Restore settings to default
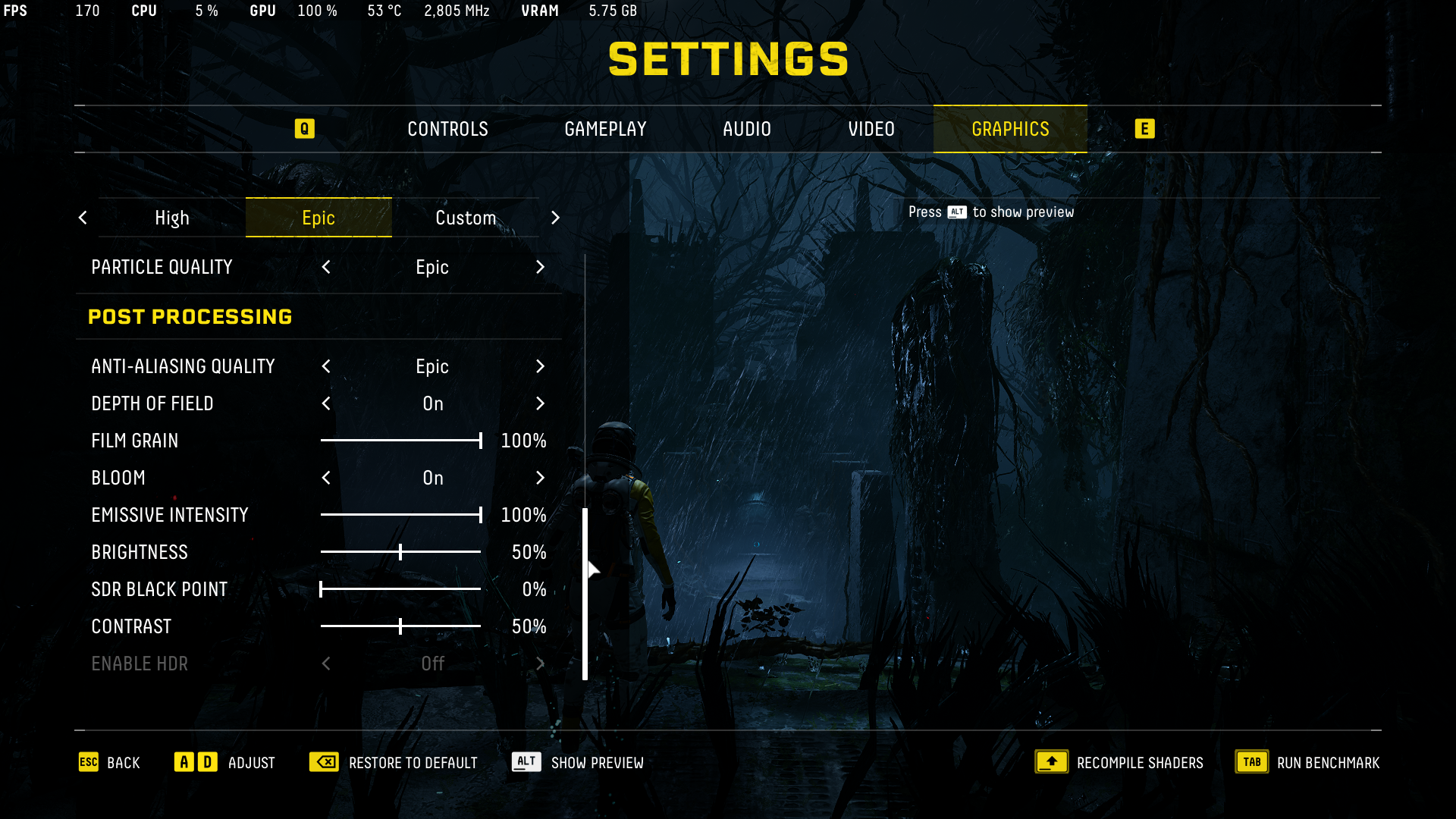 click(394, 762)
